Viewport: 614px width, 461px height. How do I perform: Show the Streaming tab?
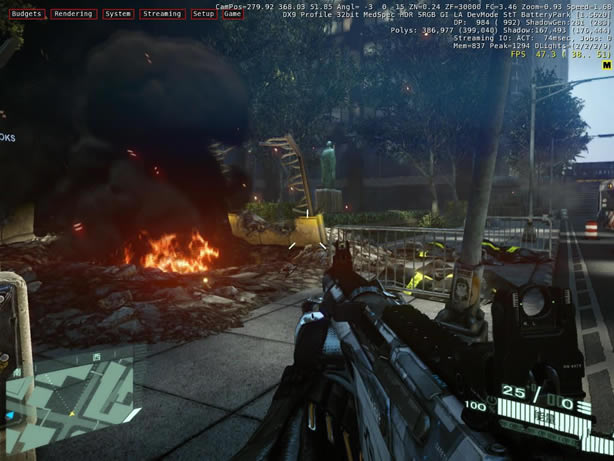161,14
